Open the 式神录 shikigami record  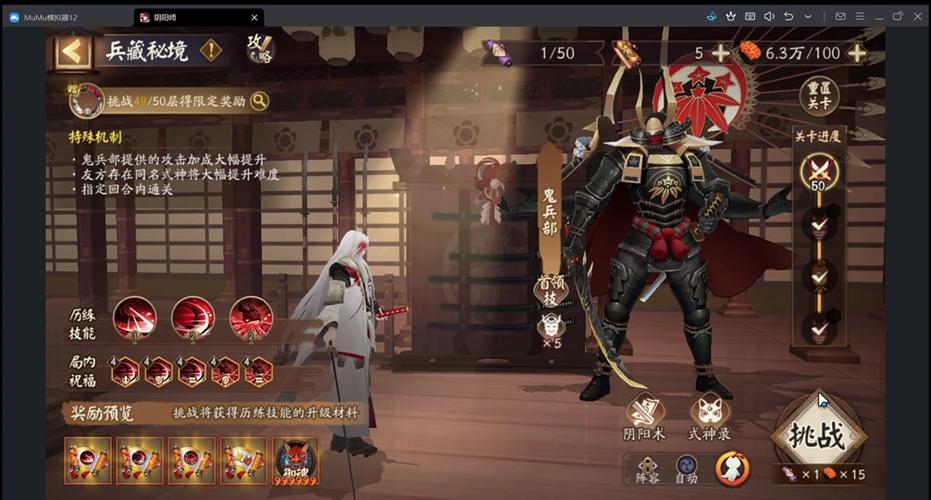click(x=709, y=418)
